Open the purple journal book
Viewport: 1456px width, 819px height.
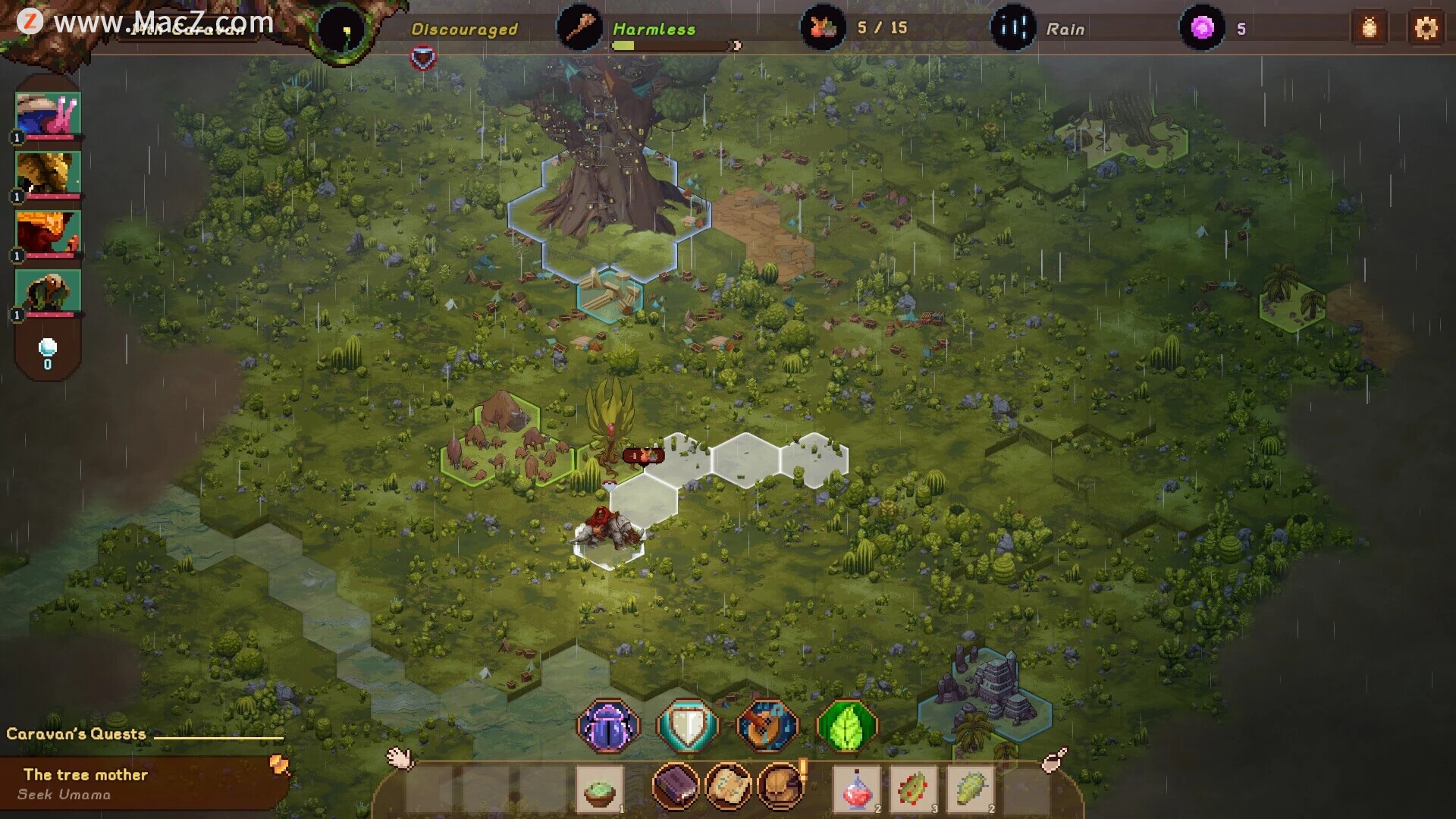[x=675, y=786]
